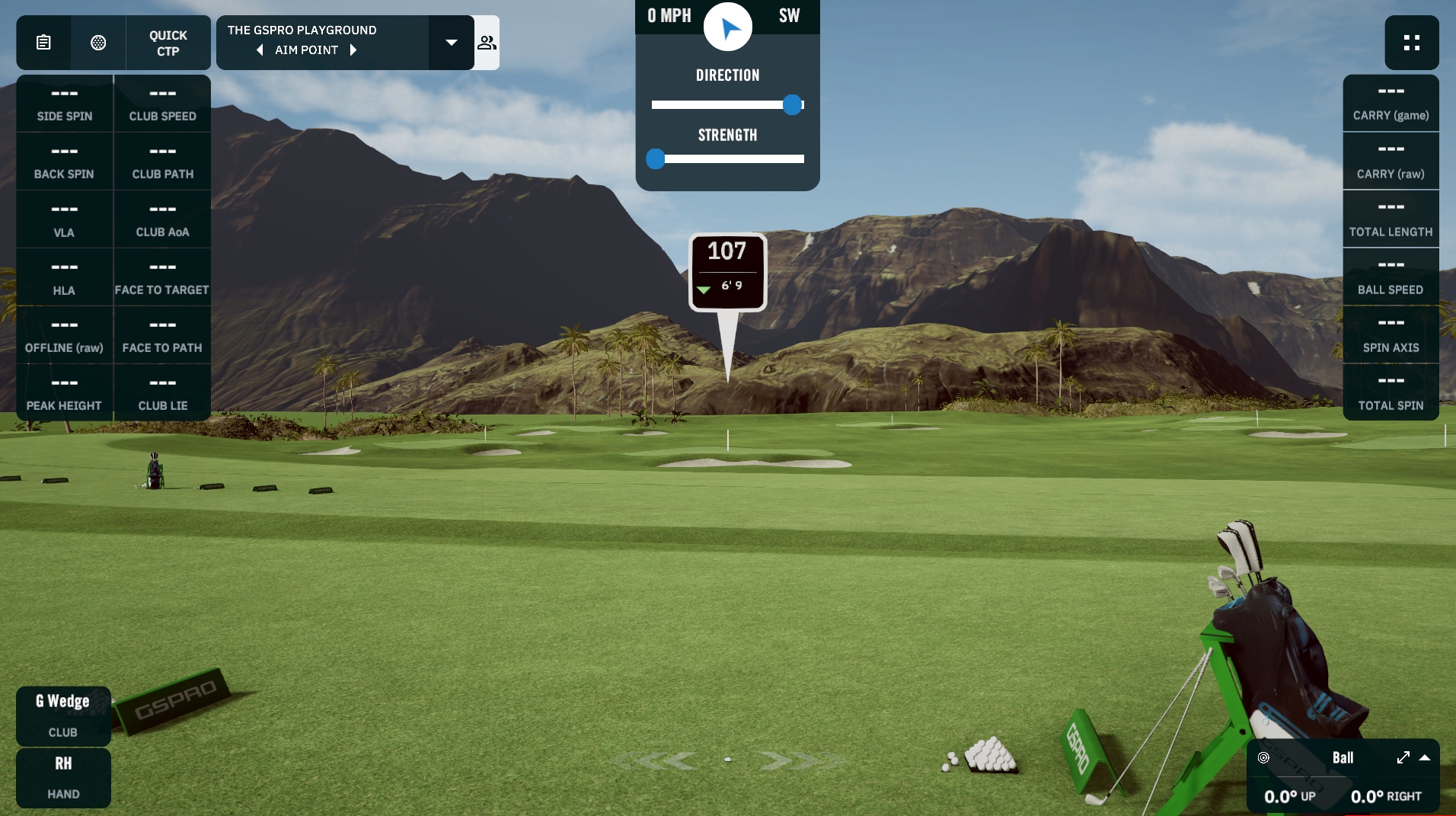Click the 107 yard target marker

[727, 271]
